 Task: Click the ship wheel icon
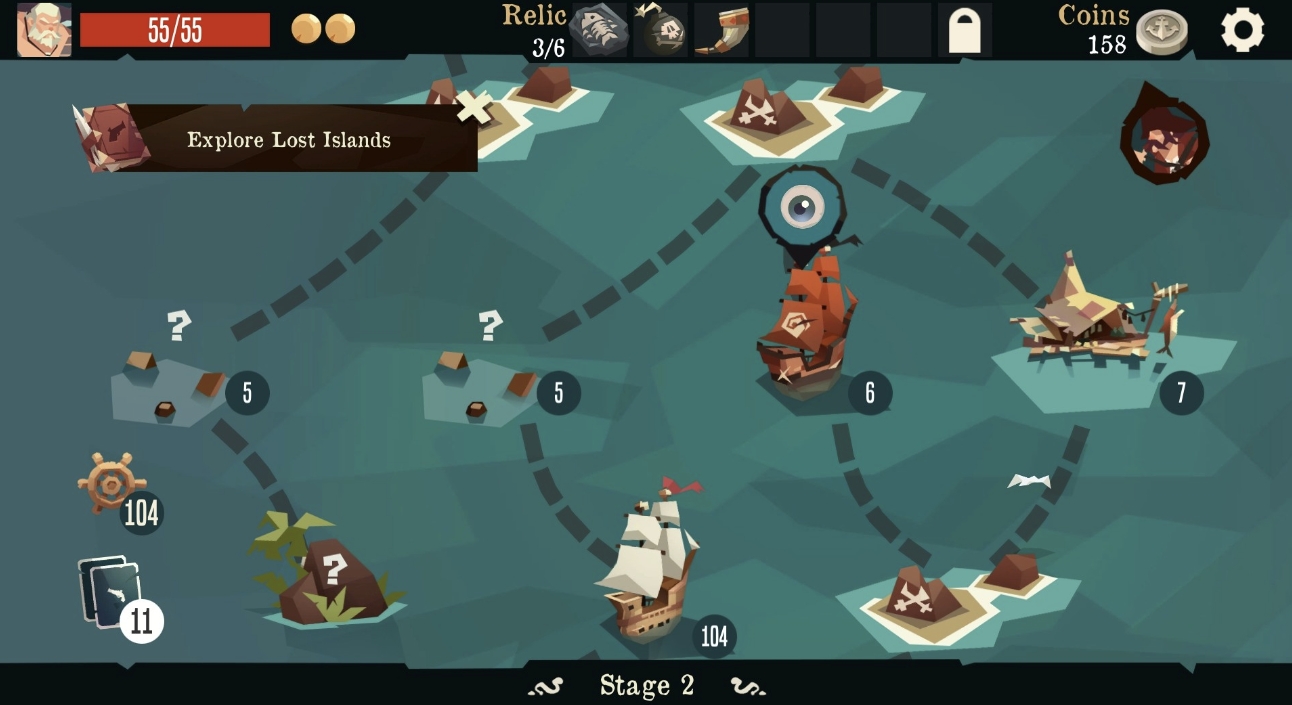108,482
